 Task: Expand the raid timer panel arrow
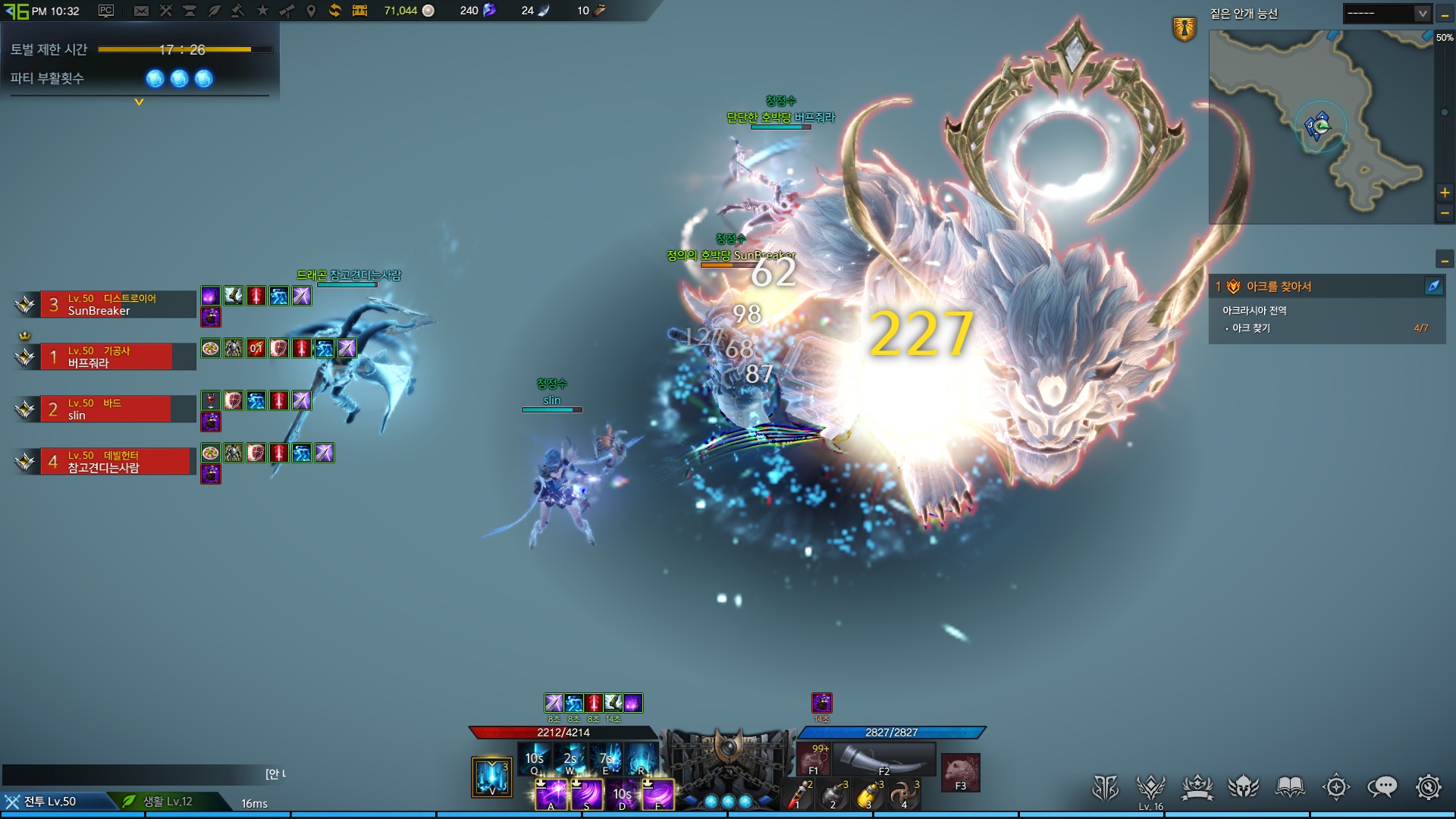(139, 102)
